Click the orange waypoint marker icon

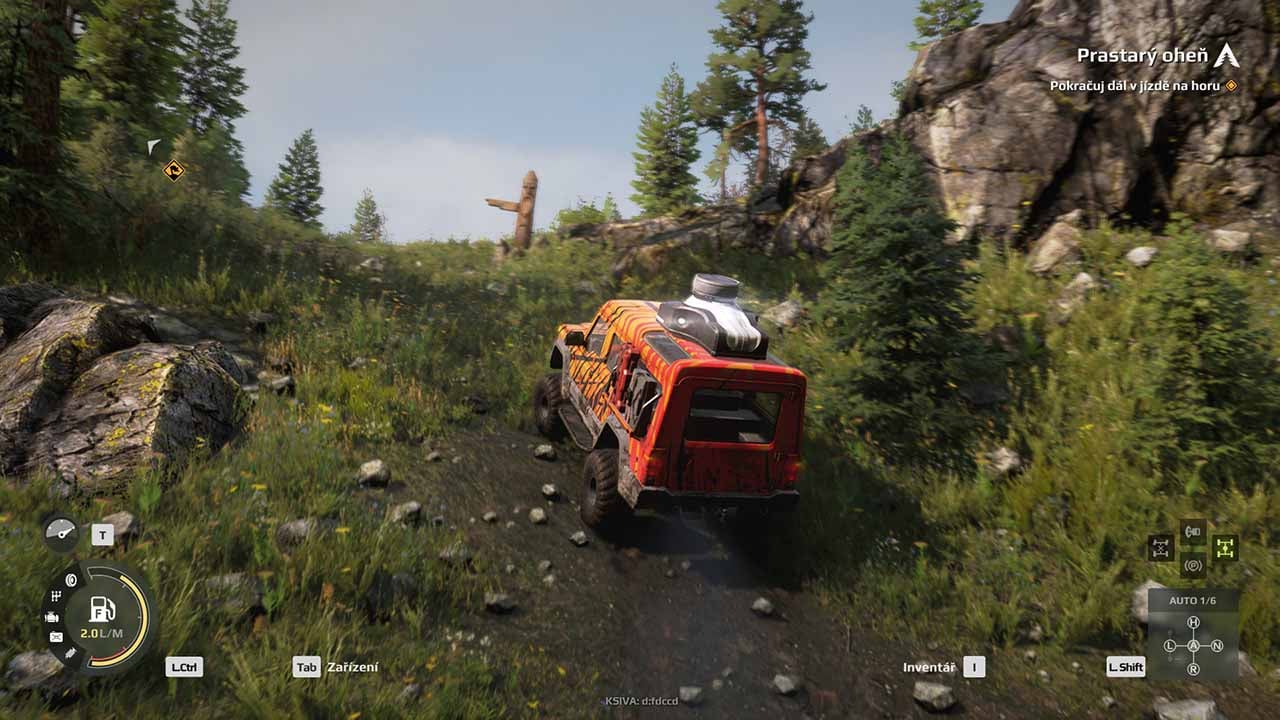174,170
